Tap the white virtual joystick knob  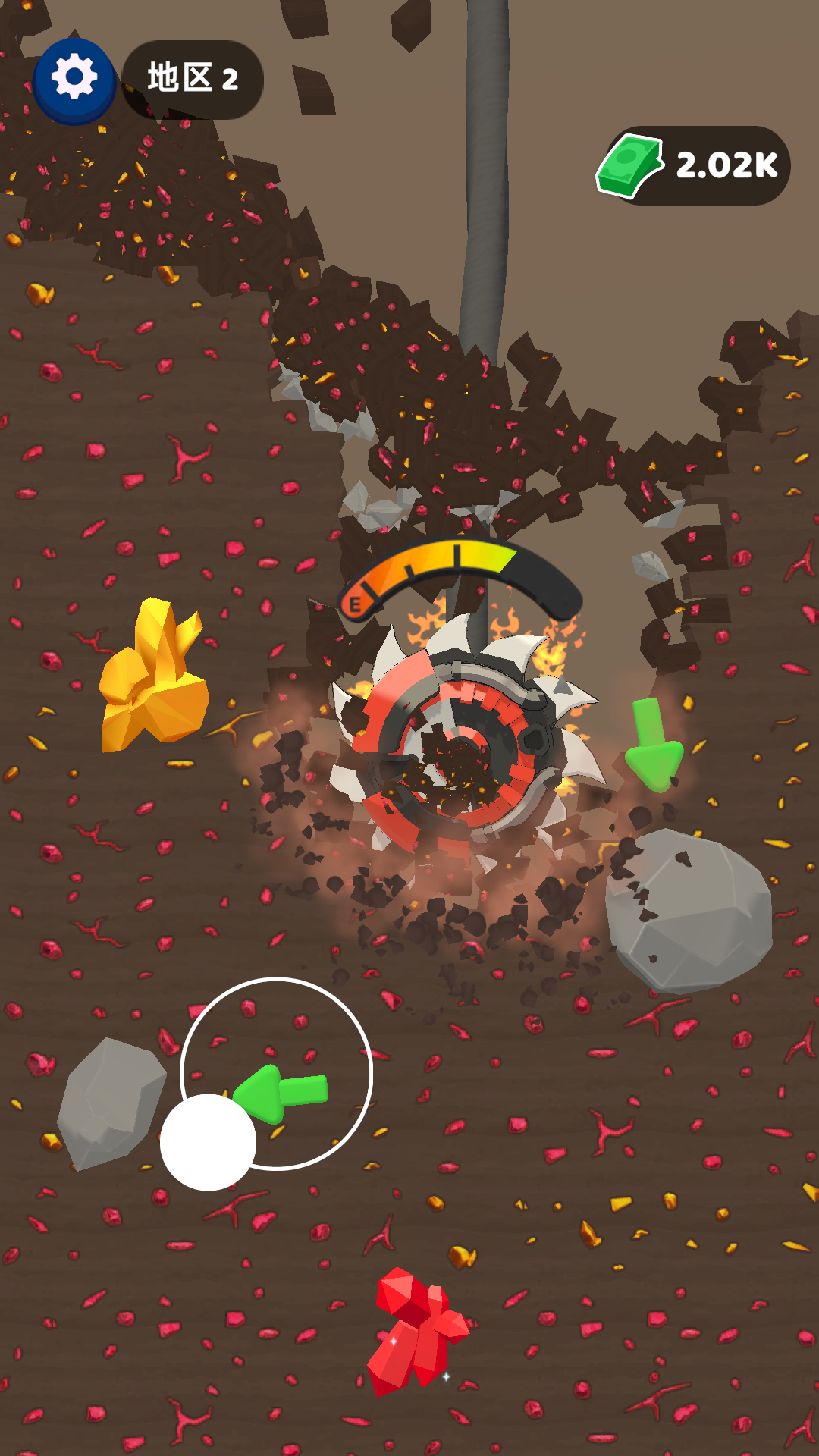(208, 1141)
